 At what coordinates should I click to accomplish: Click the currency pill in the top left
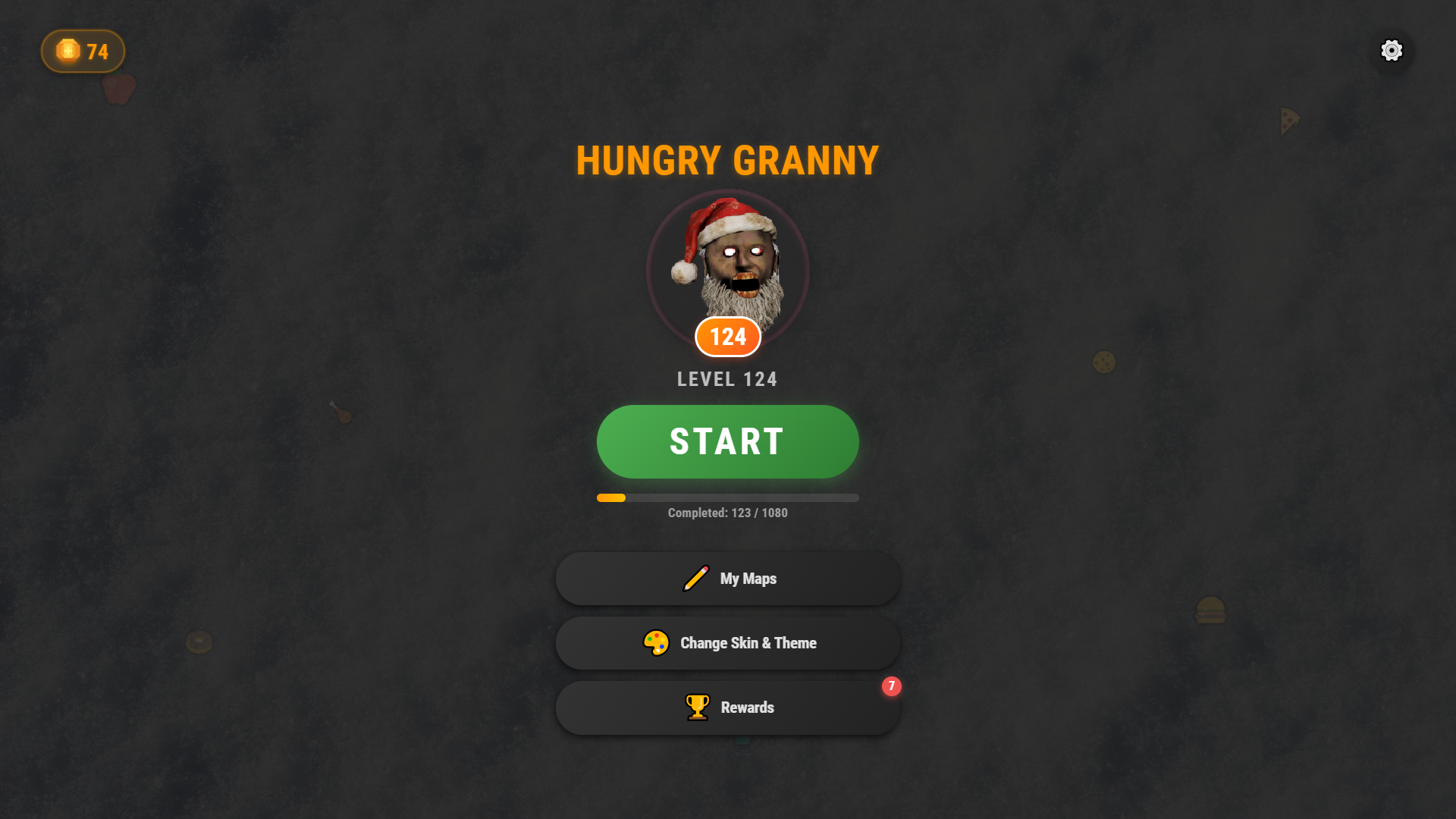pyautogui.click(x=83, y=51)
